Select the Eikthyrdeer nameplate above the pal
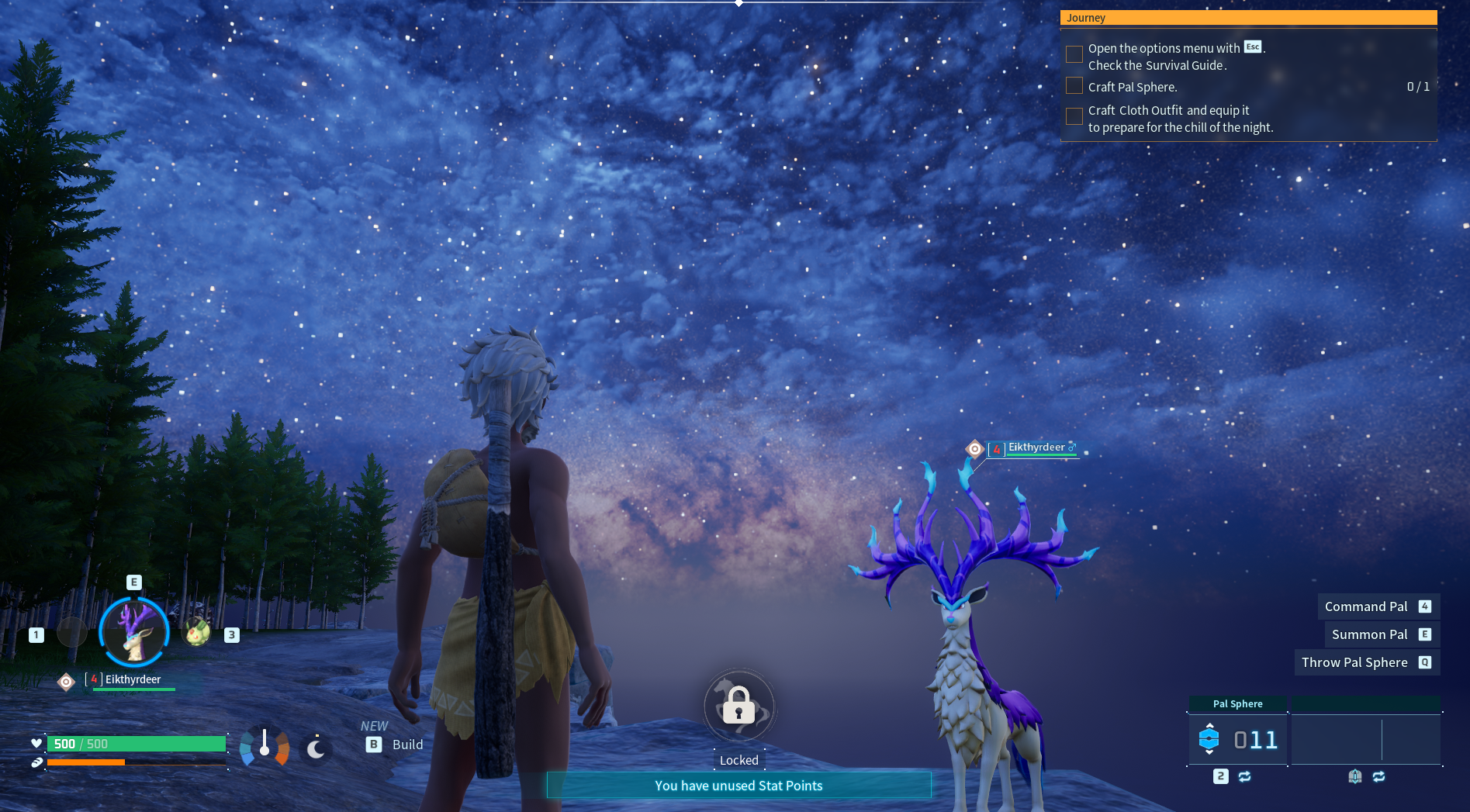 tap(1036, 448)
